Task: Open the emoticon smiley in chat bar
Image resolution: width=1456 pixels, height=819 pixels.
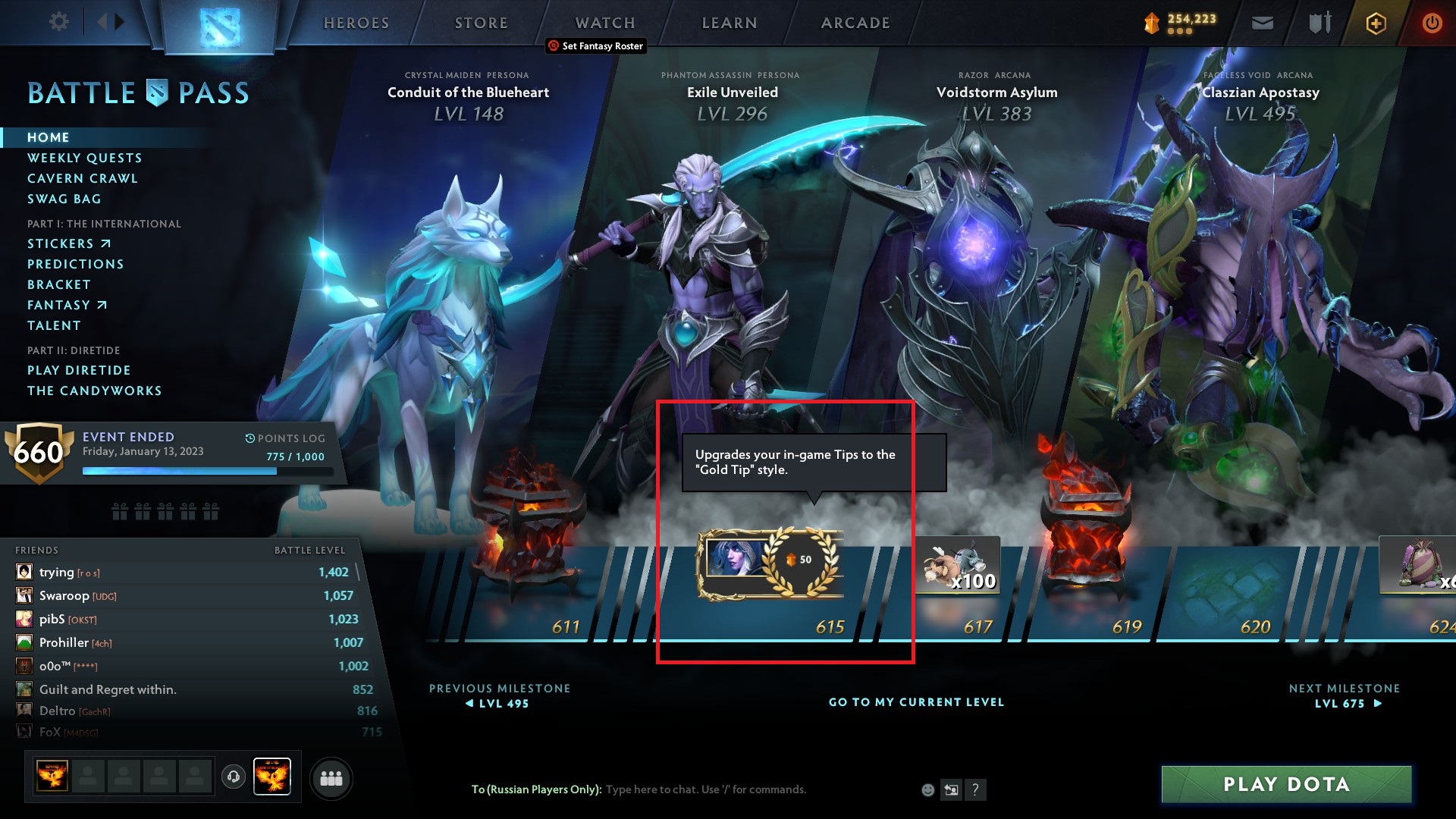Action: pyautogui.click(x=927, y=789)
